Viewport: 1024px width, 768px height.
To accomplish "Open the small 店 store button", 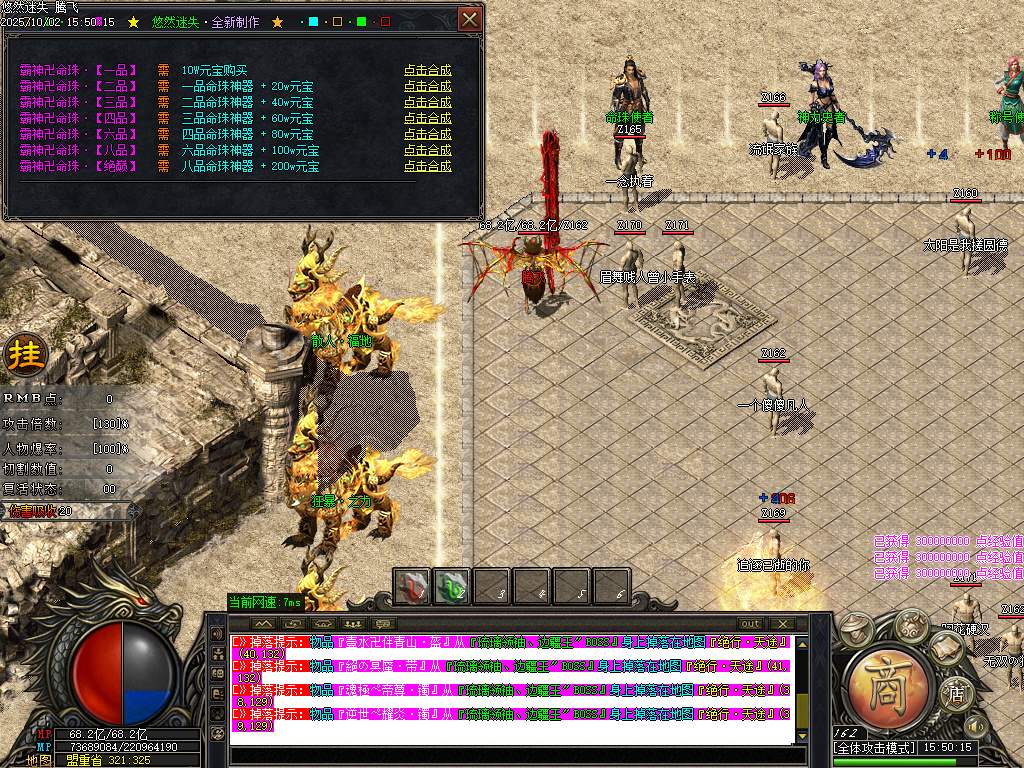I will (x=956, y=693).
